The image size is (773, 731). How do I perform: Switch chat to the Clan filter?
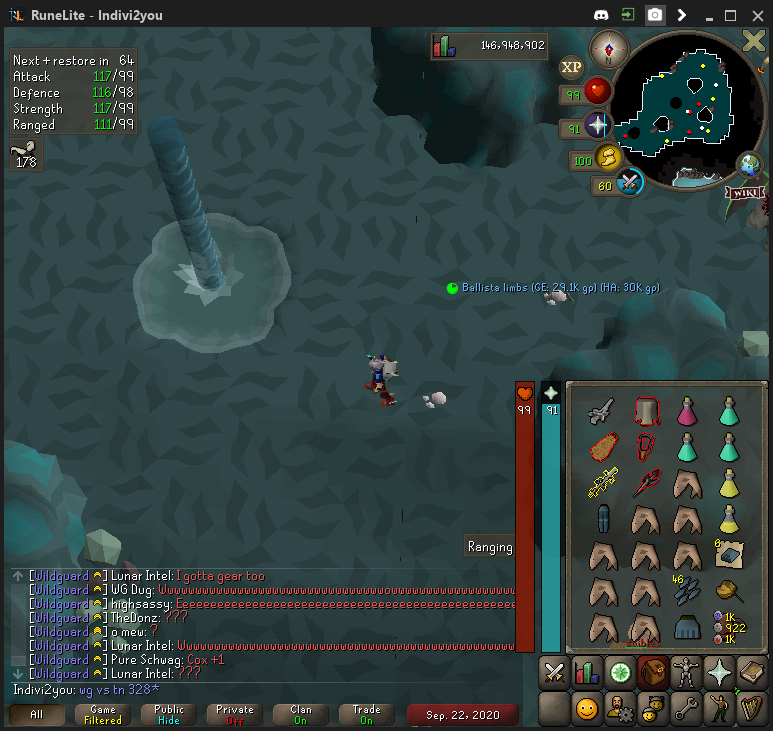301,714
